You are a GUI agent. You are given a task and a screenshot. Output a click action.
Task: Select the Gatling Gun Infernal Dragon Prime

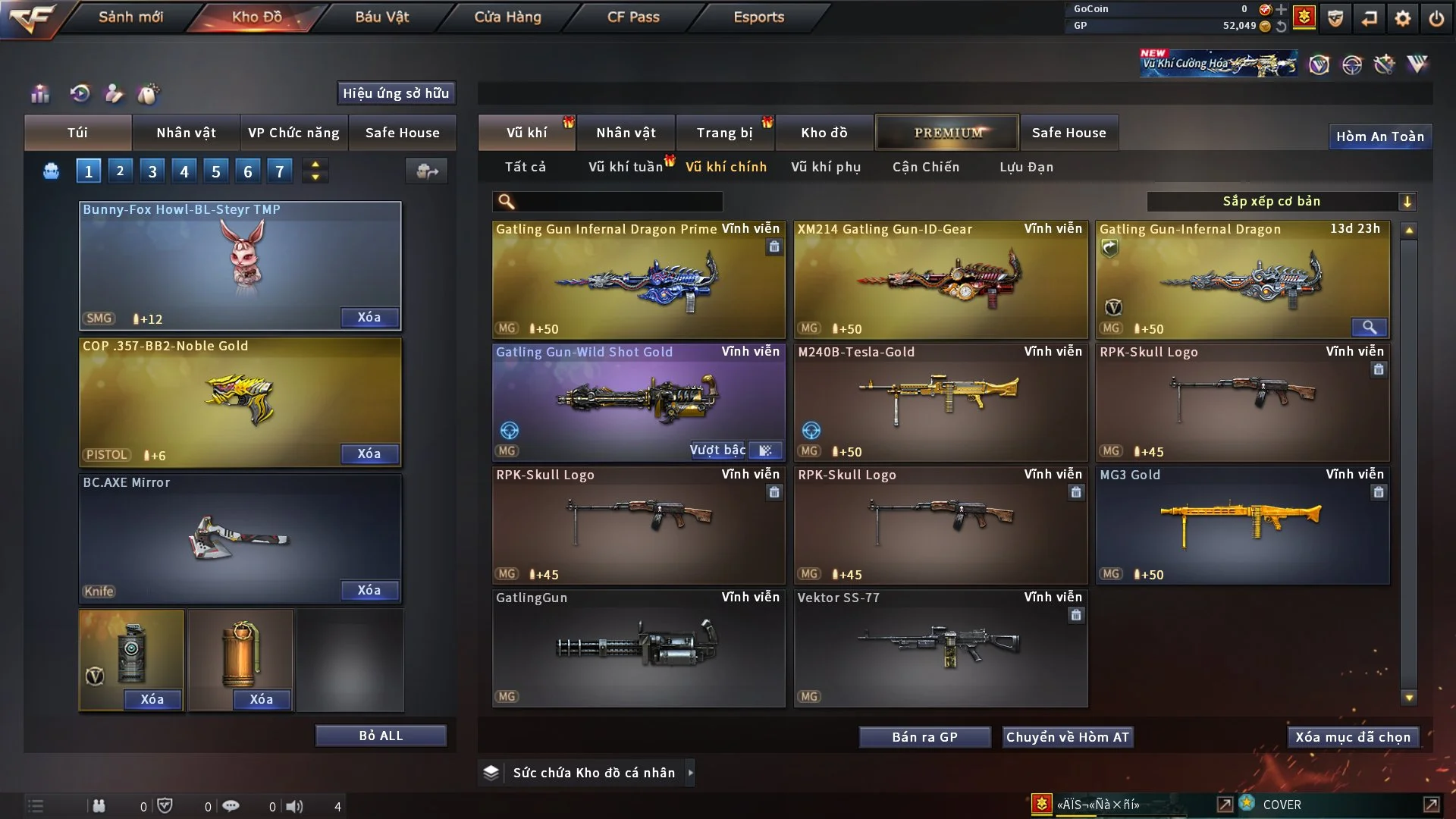coord(639,279)
